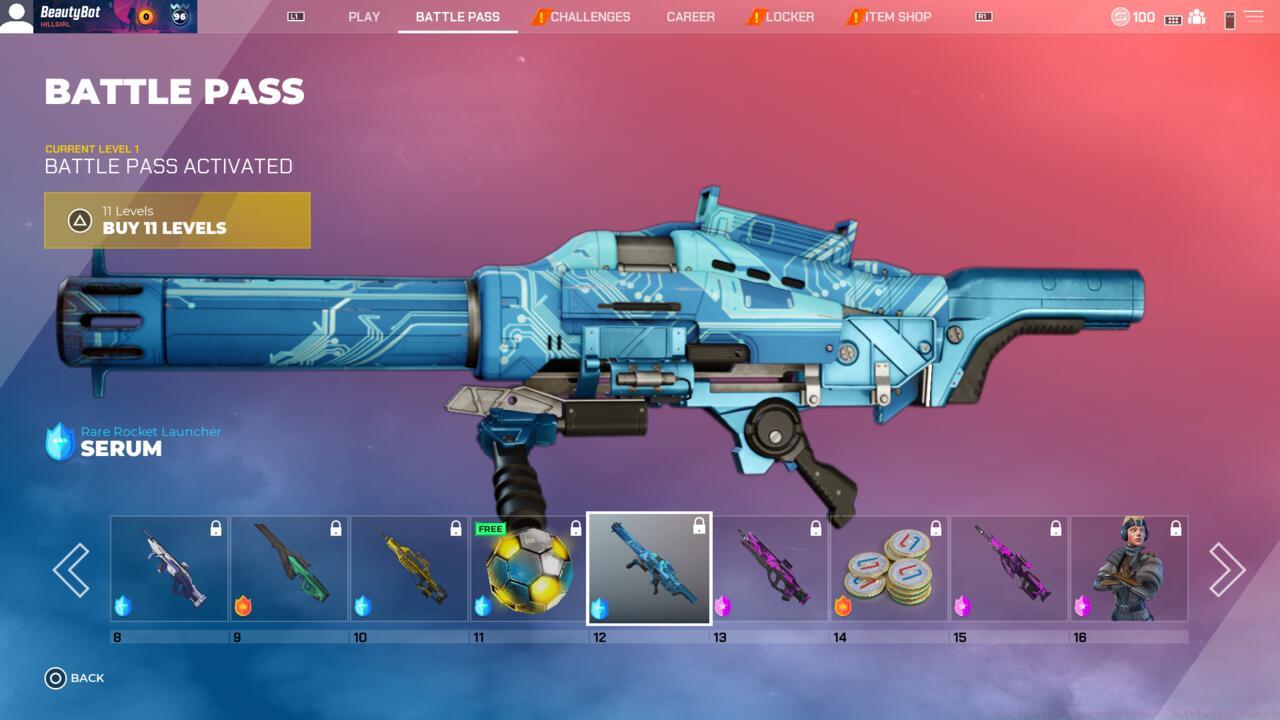Screen dimensions: 1280x720
Task: Select the Battle Pass tab
Action: [457, 17]
